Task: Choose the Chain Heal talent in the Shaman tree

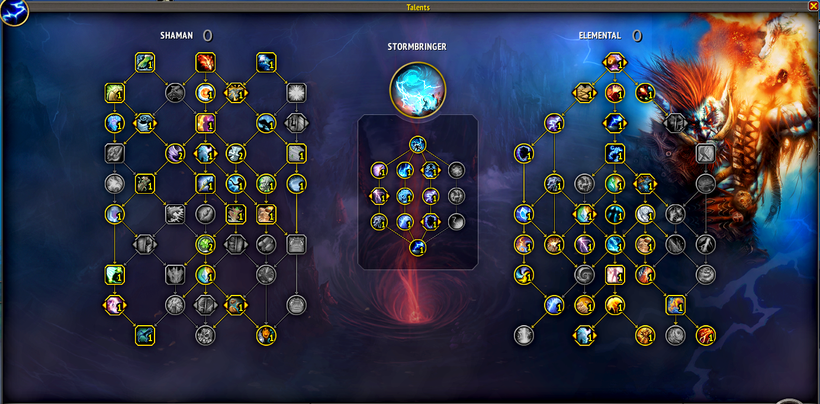Action: pyautogui.click(x=145, y=63)
